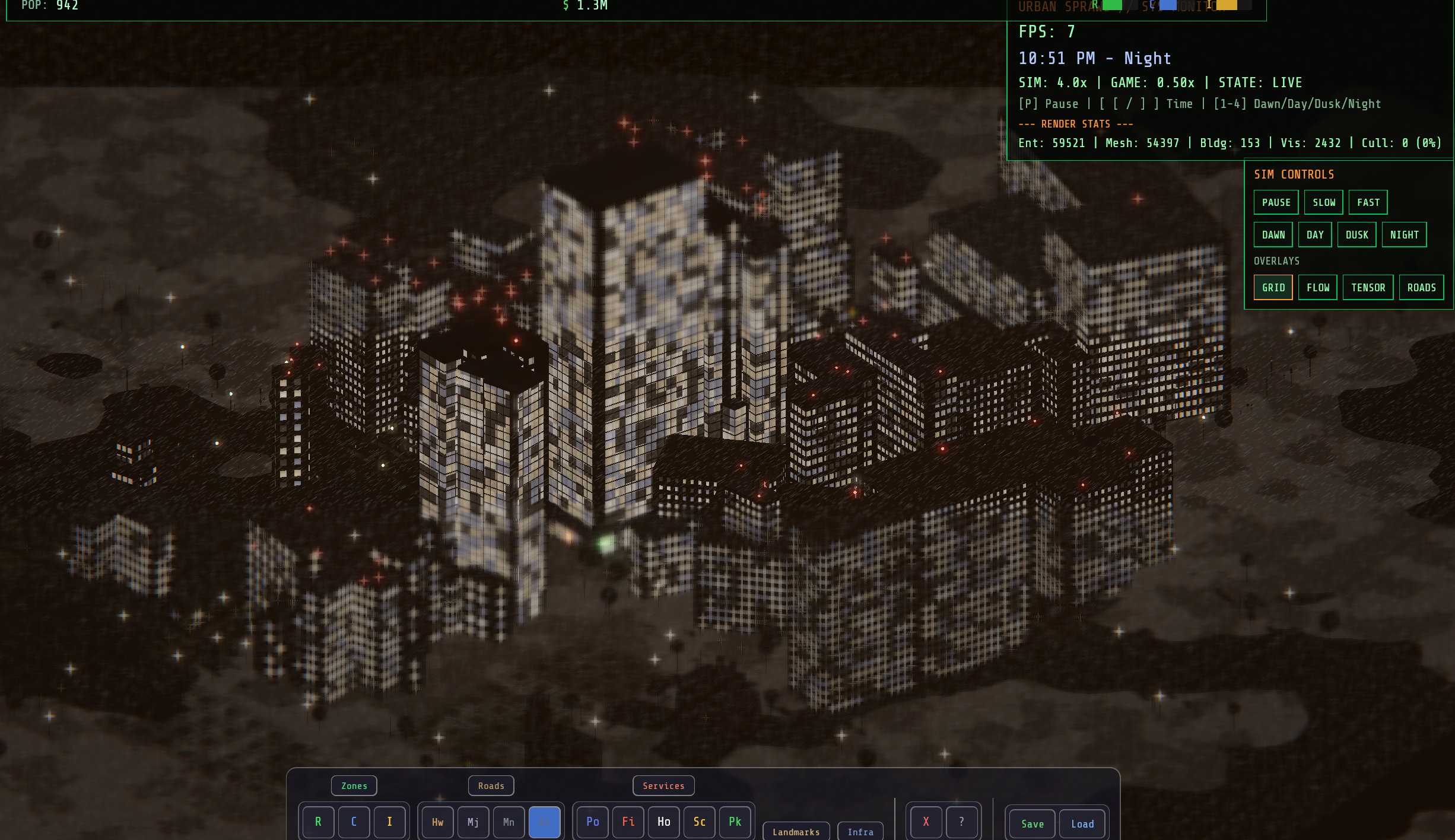This screenshot has height=840, width=1455.
Task: Open the Landmarks panel
Action: pos(796,831)
